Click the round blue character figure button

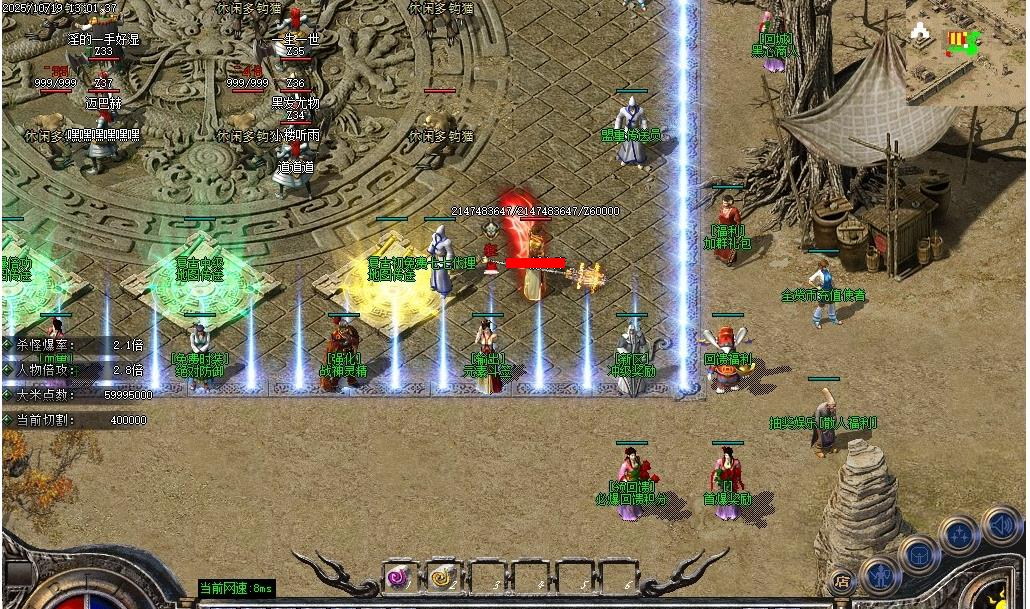click(x=879, y=575)
